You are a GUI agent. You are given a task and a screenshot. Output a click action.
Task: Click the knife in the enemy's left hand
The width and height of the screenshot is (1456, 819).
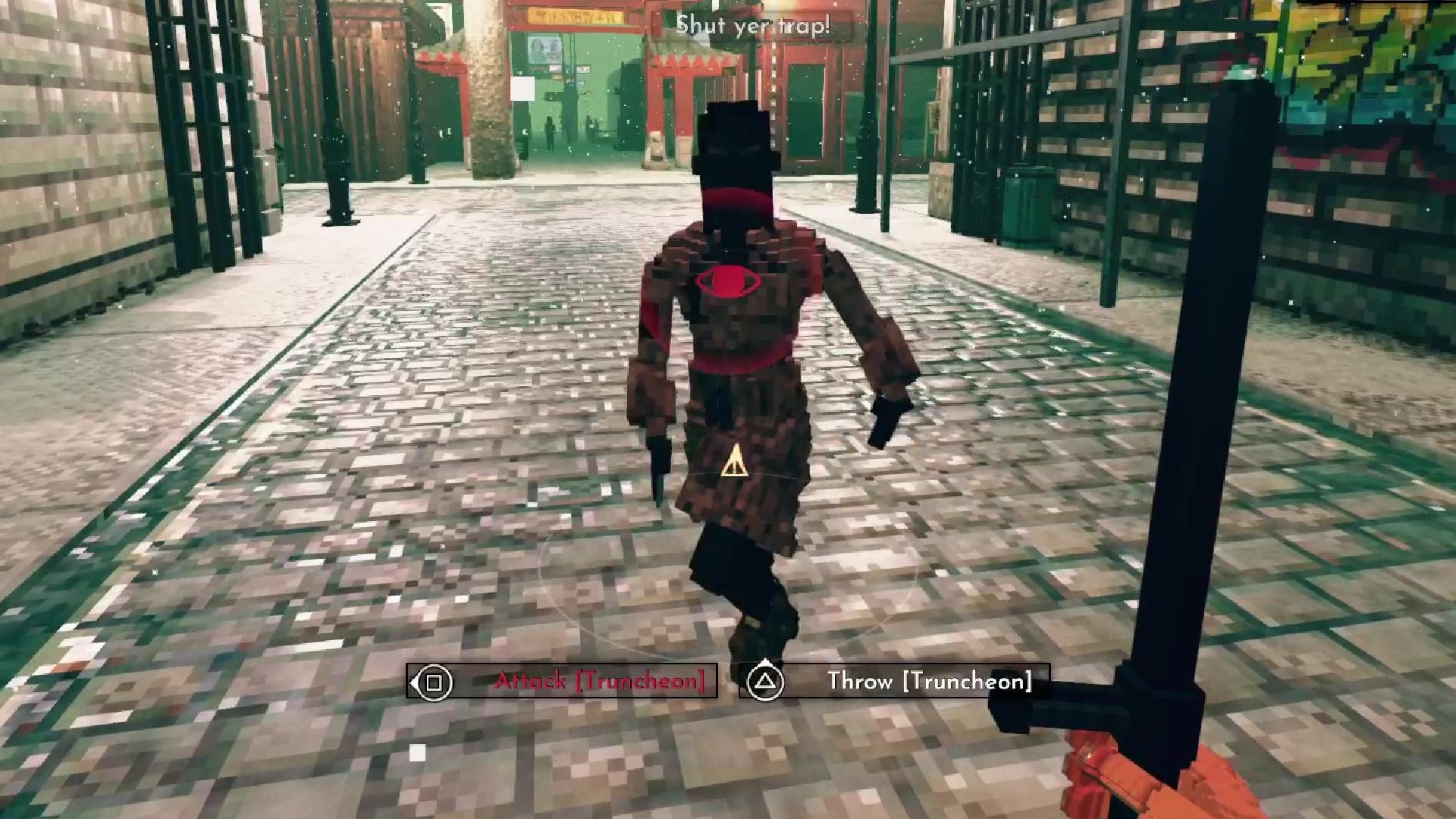[x=658, y=463]
